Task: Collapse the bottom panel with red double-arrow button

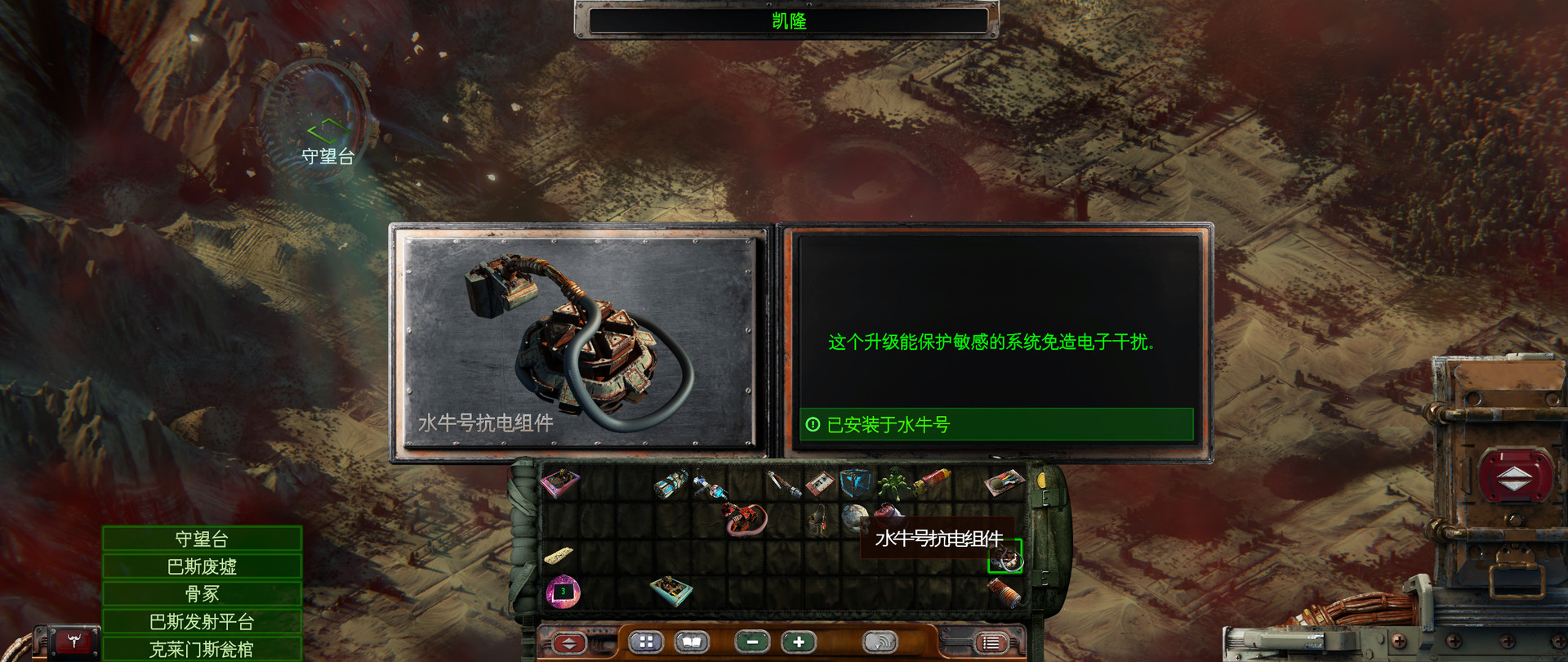Action: coord(569,645)
